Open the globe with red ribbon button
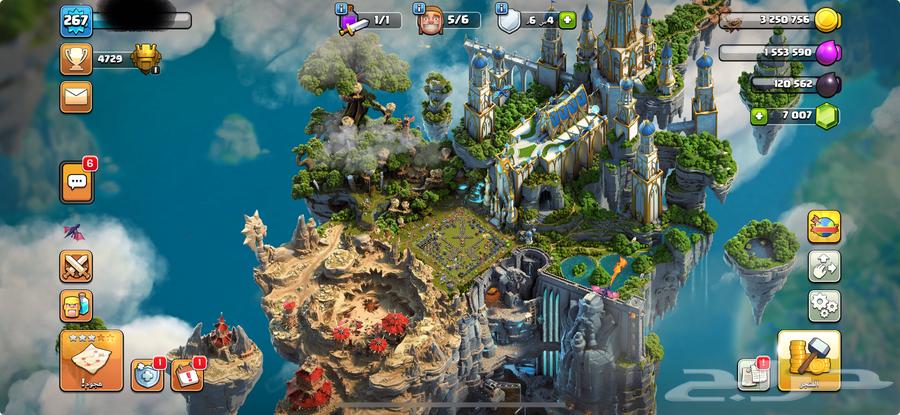 [823, 228]
